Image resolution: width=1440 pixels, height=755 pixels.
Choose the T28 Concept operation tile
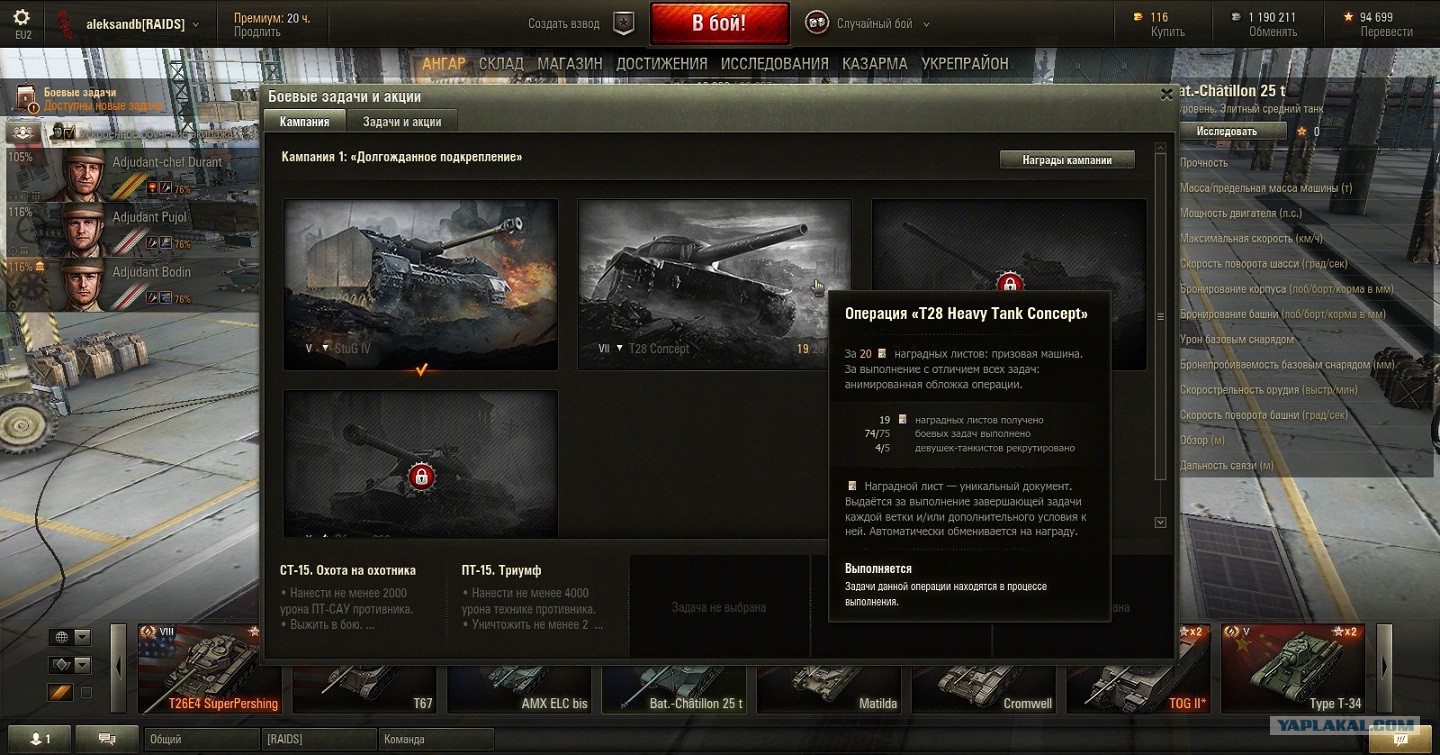tap(714, 283)
